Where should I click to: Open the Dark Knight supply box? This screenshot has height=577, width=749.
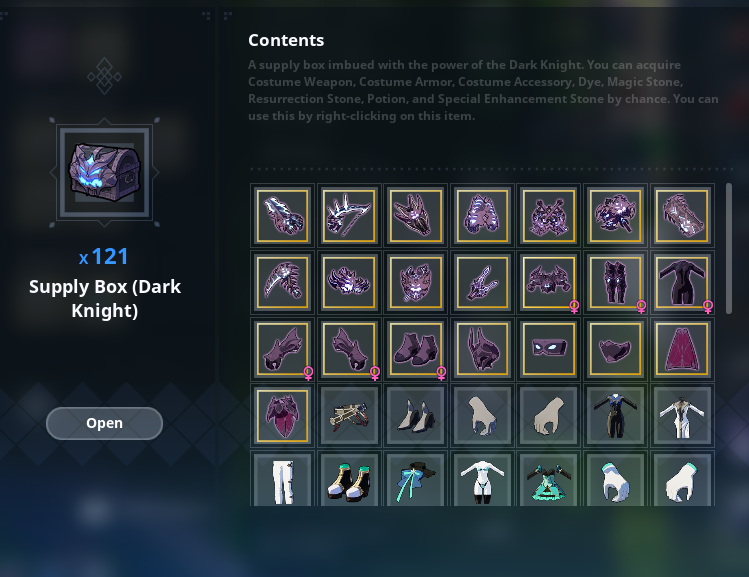pos(104,423)
